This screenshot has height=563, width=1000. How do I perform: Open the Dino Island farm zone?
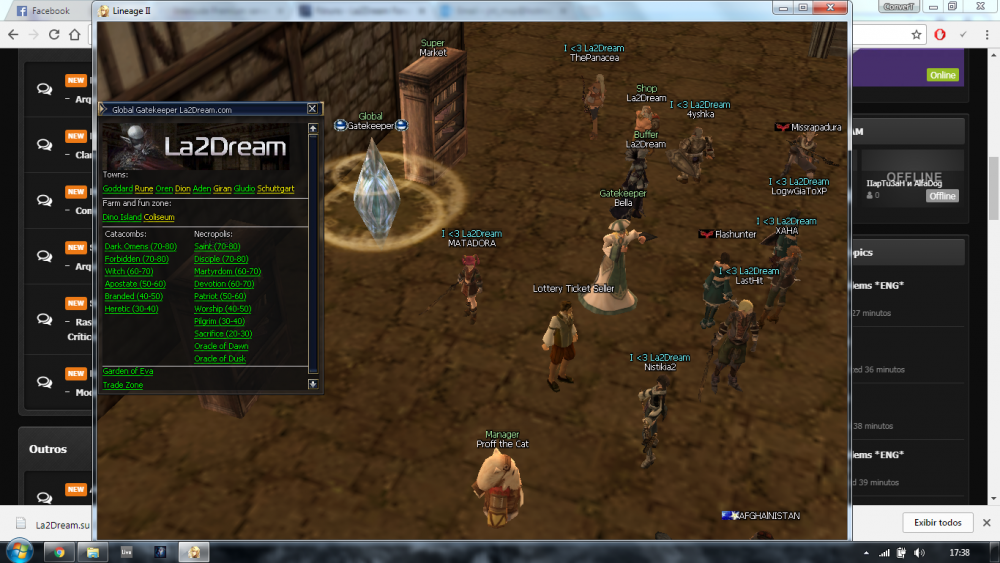pyautogui.click(x=121, y=217)
